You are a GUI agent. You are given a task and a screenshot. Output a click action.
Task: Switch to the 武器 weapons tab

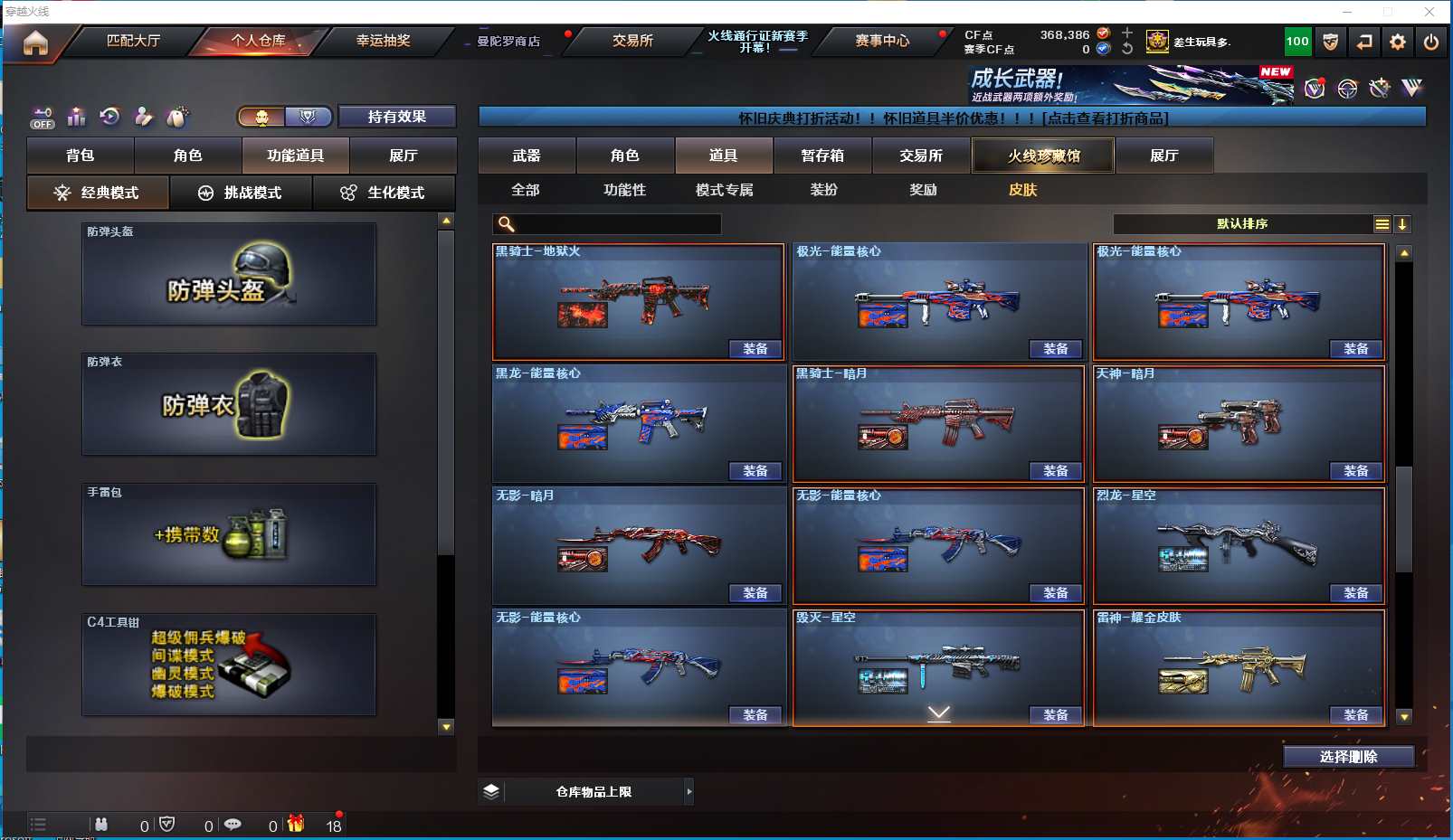527,156
